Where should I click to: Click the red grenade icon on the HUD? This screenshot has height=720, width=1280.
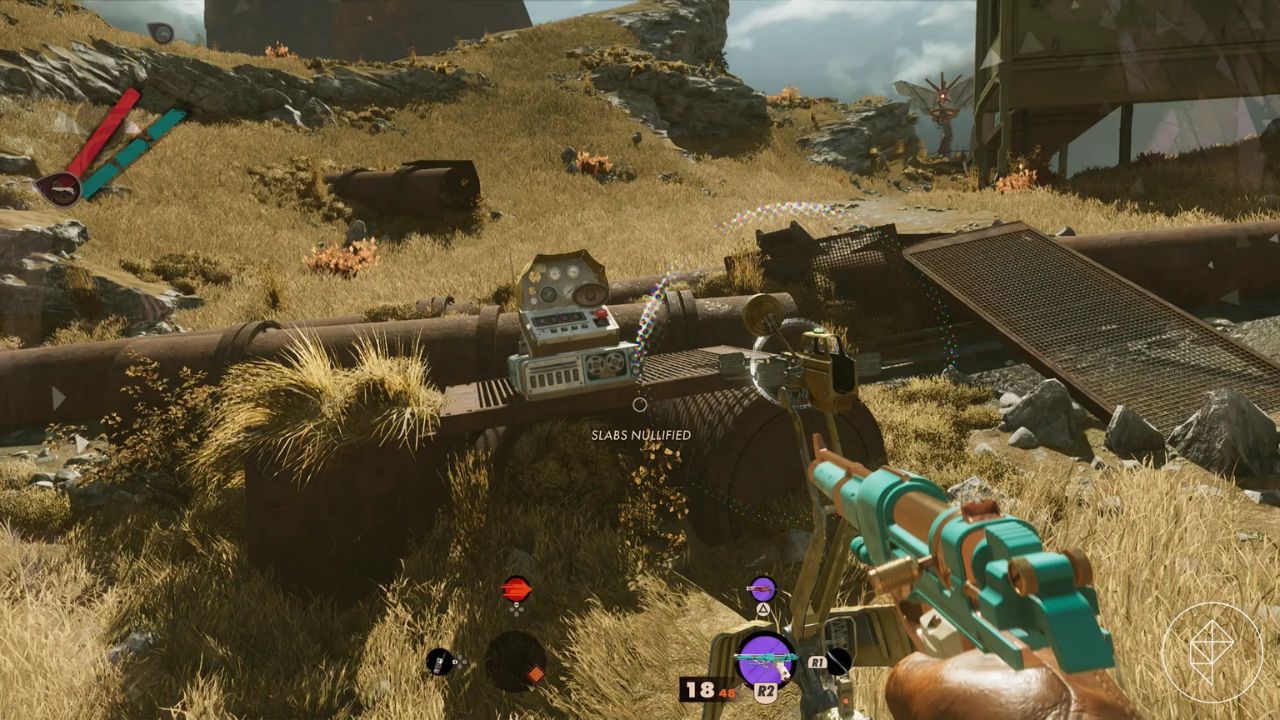(515, 589)
